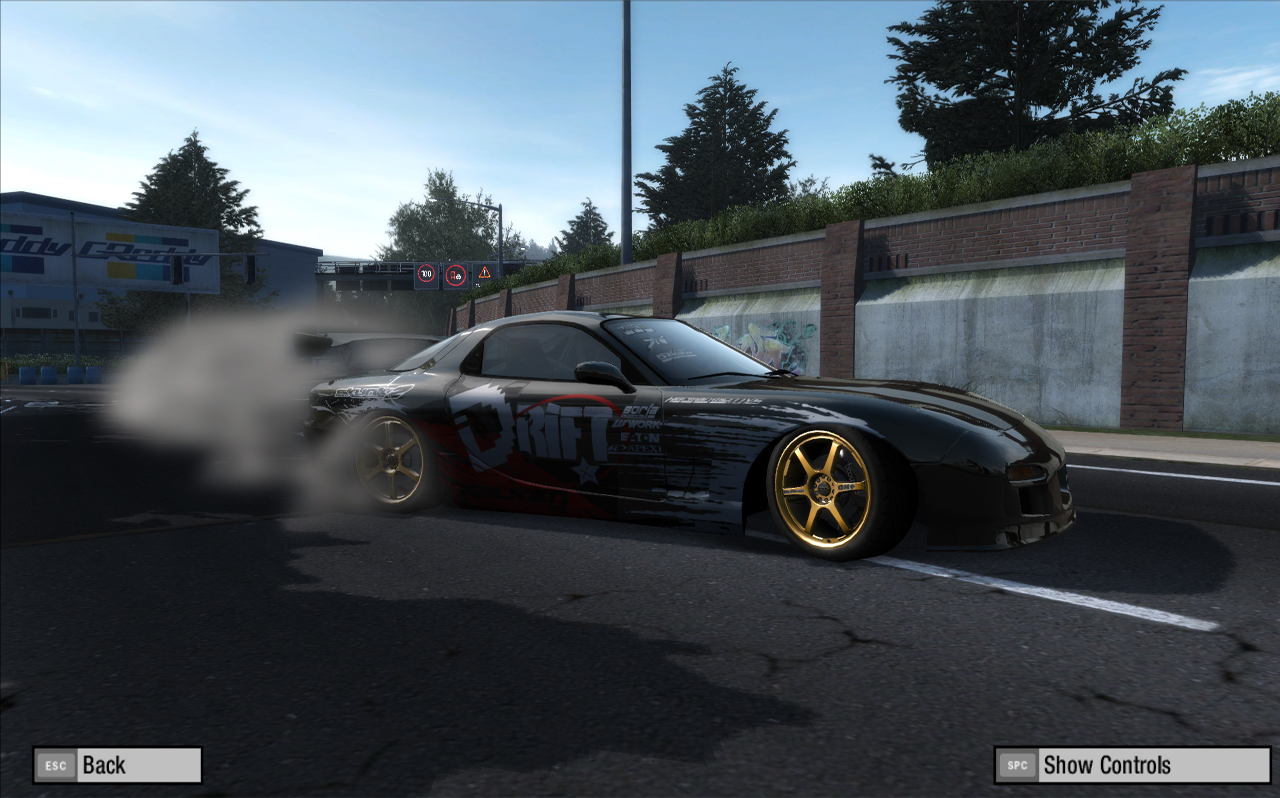Open the Show Controls button

(1132, 765)
